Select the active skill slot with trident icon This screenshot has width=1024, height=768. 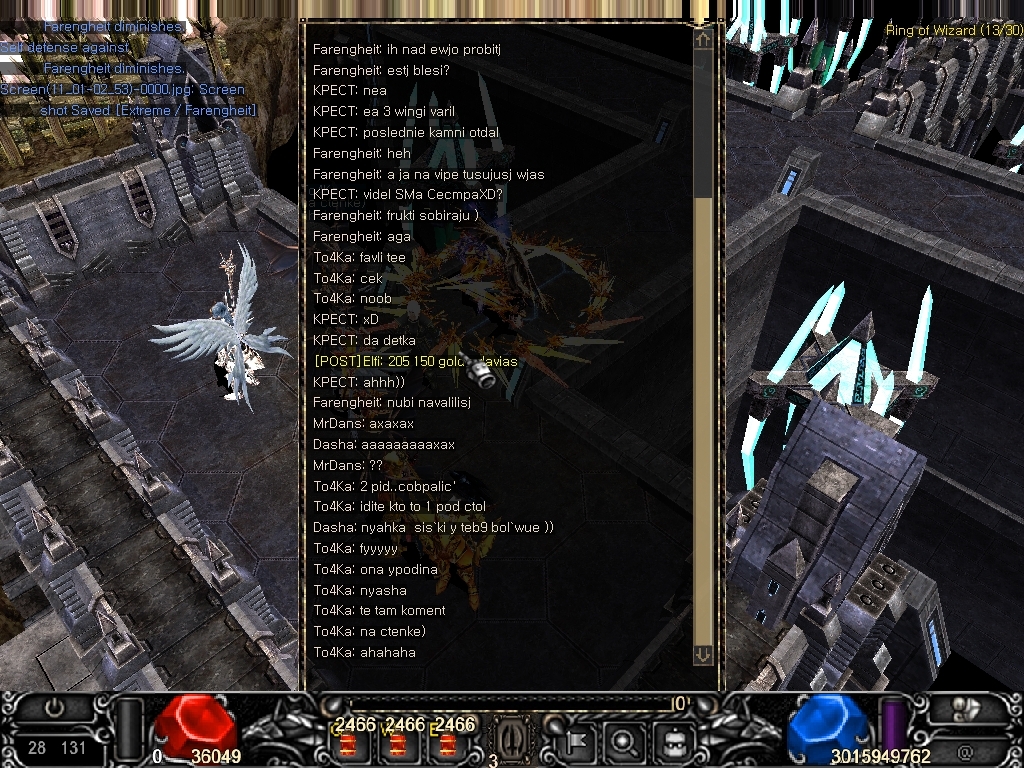[511, 740]
